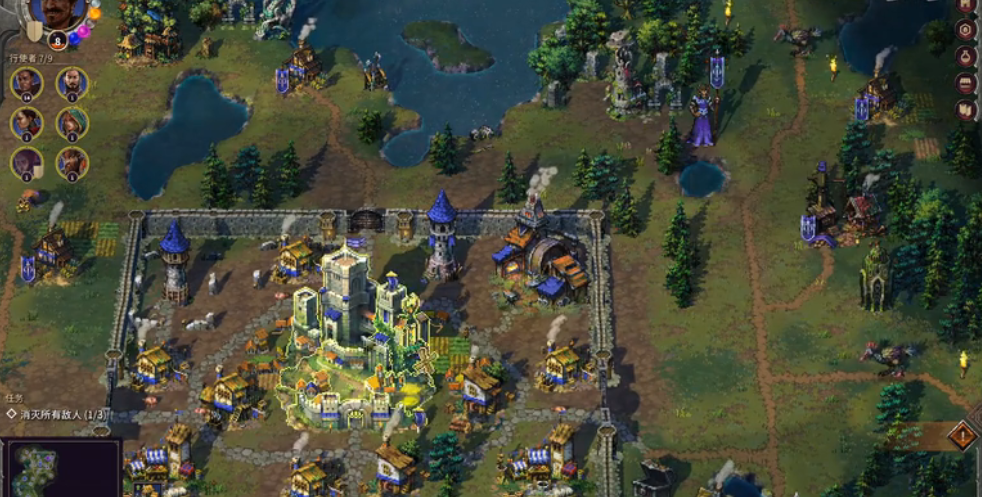
Task: Click the orange exclamation alert diamond
Action: [x=962, y=435]
